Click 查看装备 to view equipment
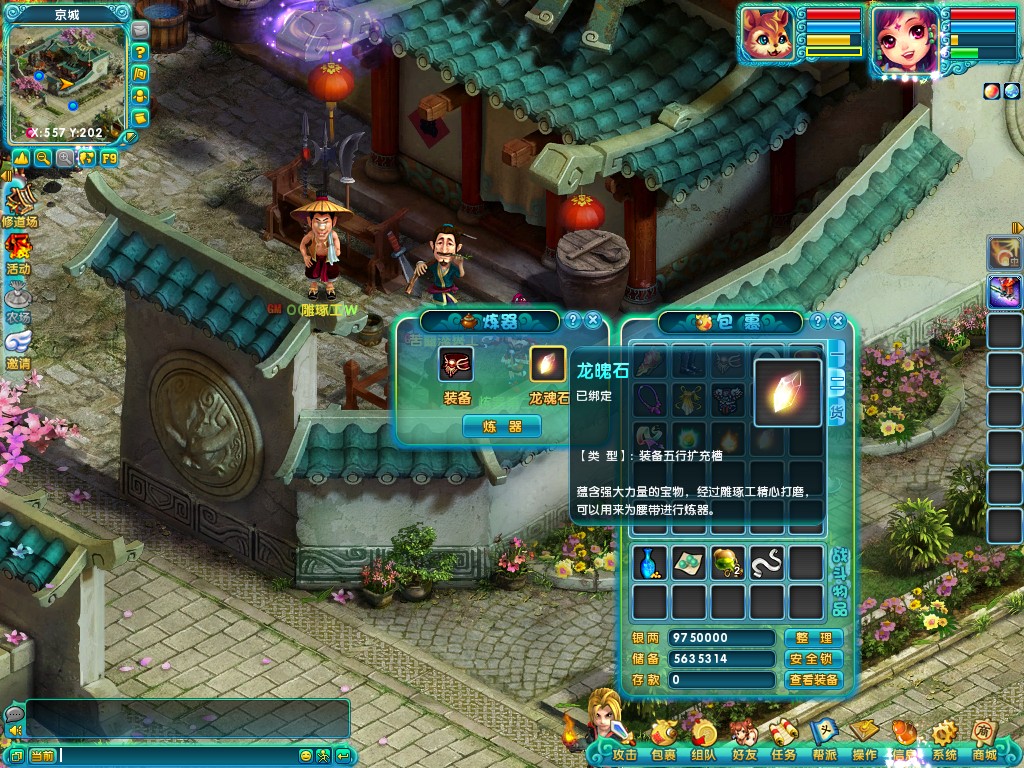Viewport: 1024px width, 768px height. point(813,680)
